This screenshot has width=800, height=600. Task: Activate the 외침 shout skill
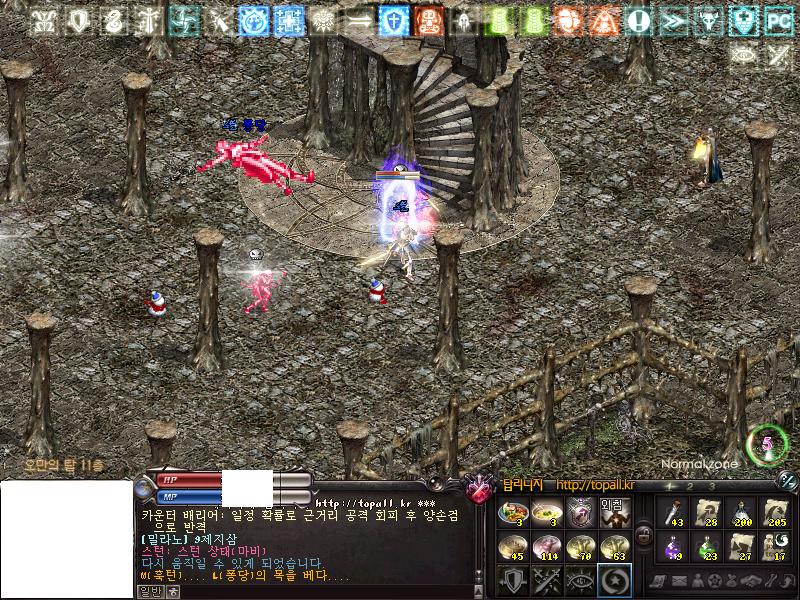pyautogui.click(x=612, y=513)
